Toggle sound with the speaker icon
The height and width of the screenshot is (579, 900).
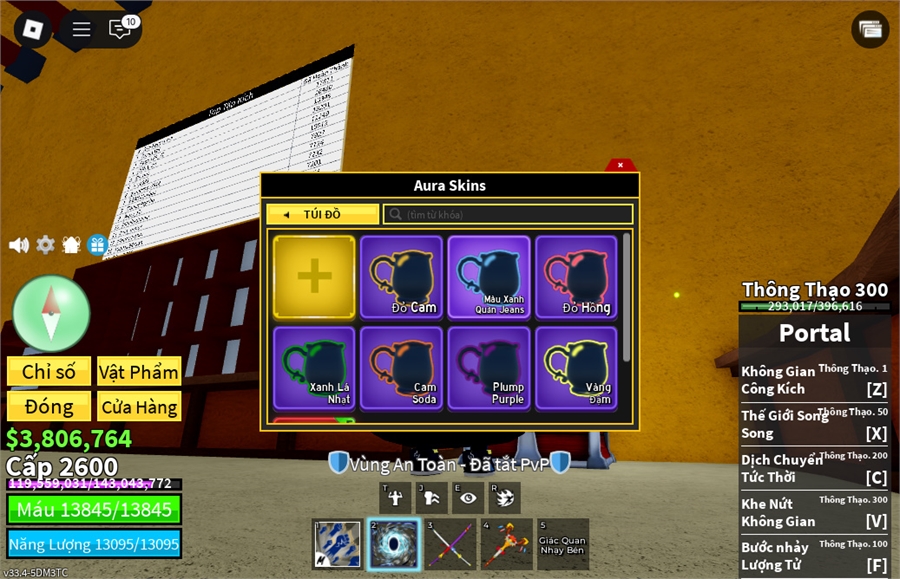pos(18,245)
